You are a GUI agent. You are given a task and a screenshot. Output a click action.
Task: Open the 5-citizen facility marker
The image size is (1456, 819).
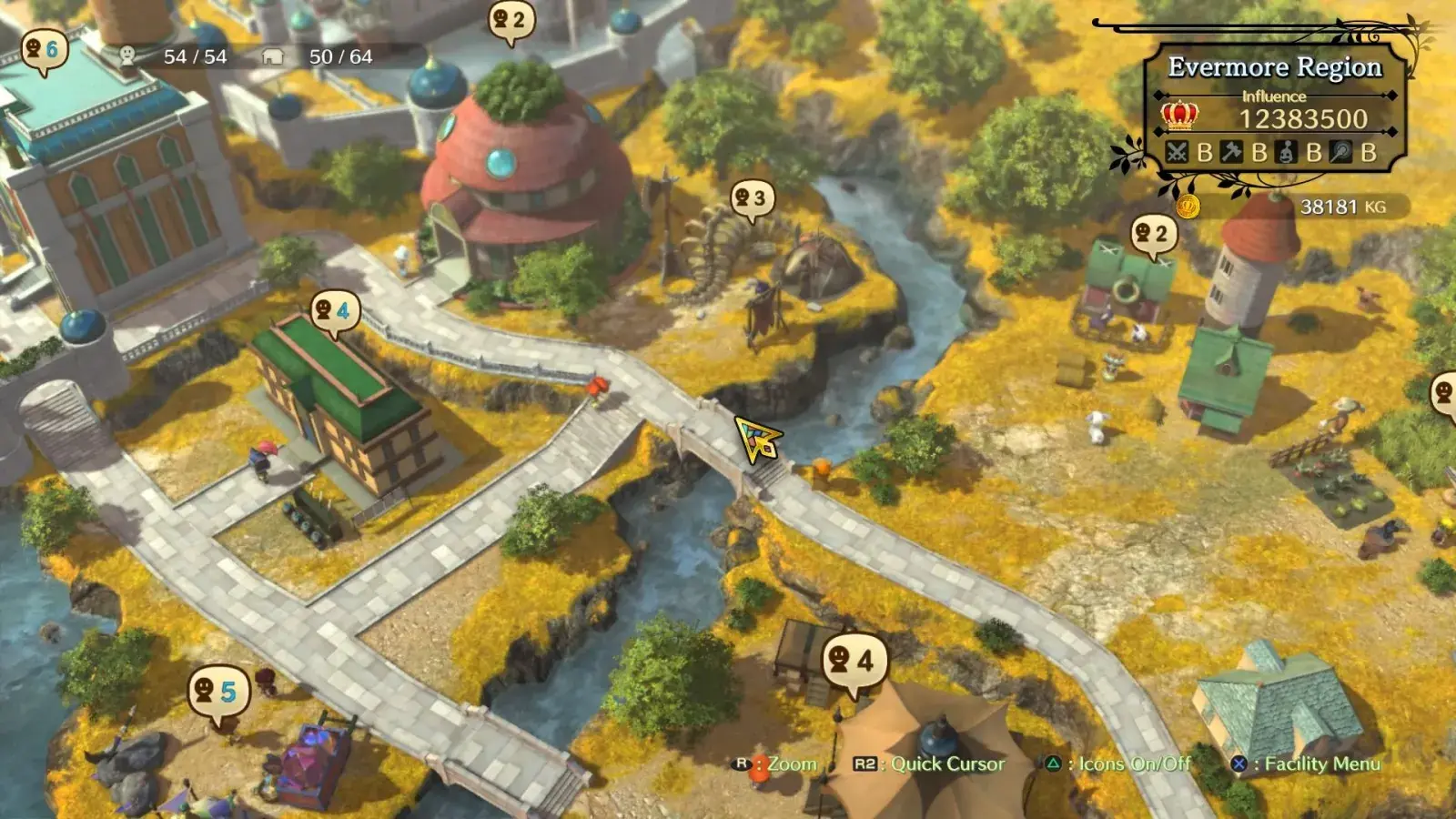pyautogui.click(x=217, y=692)
